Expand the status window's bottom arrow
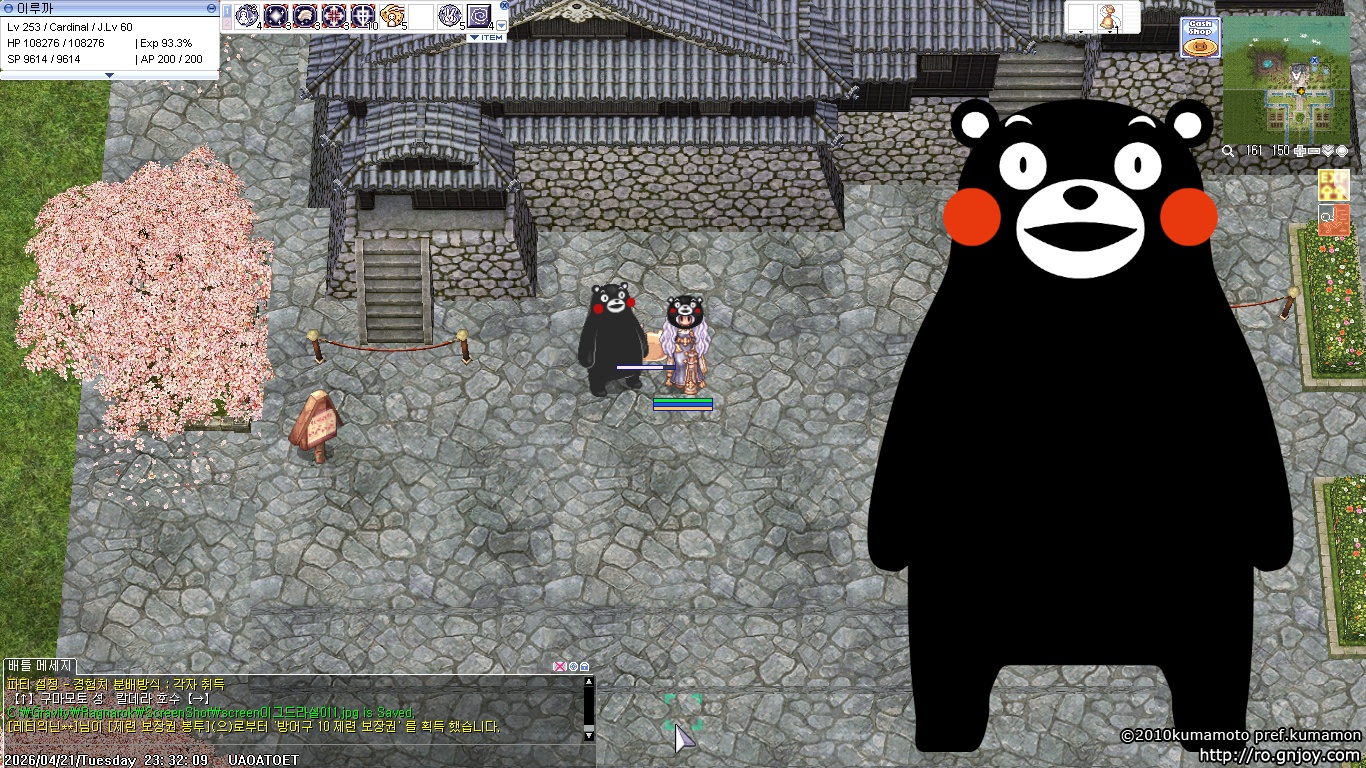Image resolution: width=1366 pixels, height=768 pixels. tap(109, 75)
